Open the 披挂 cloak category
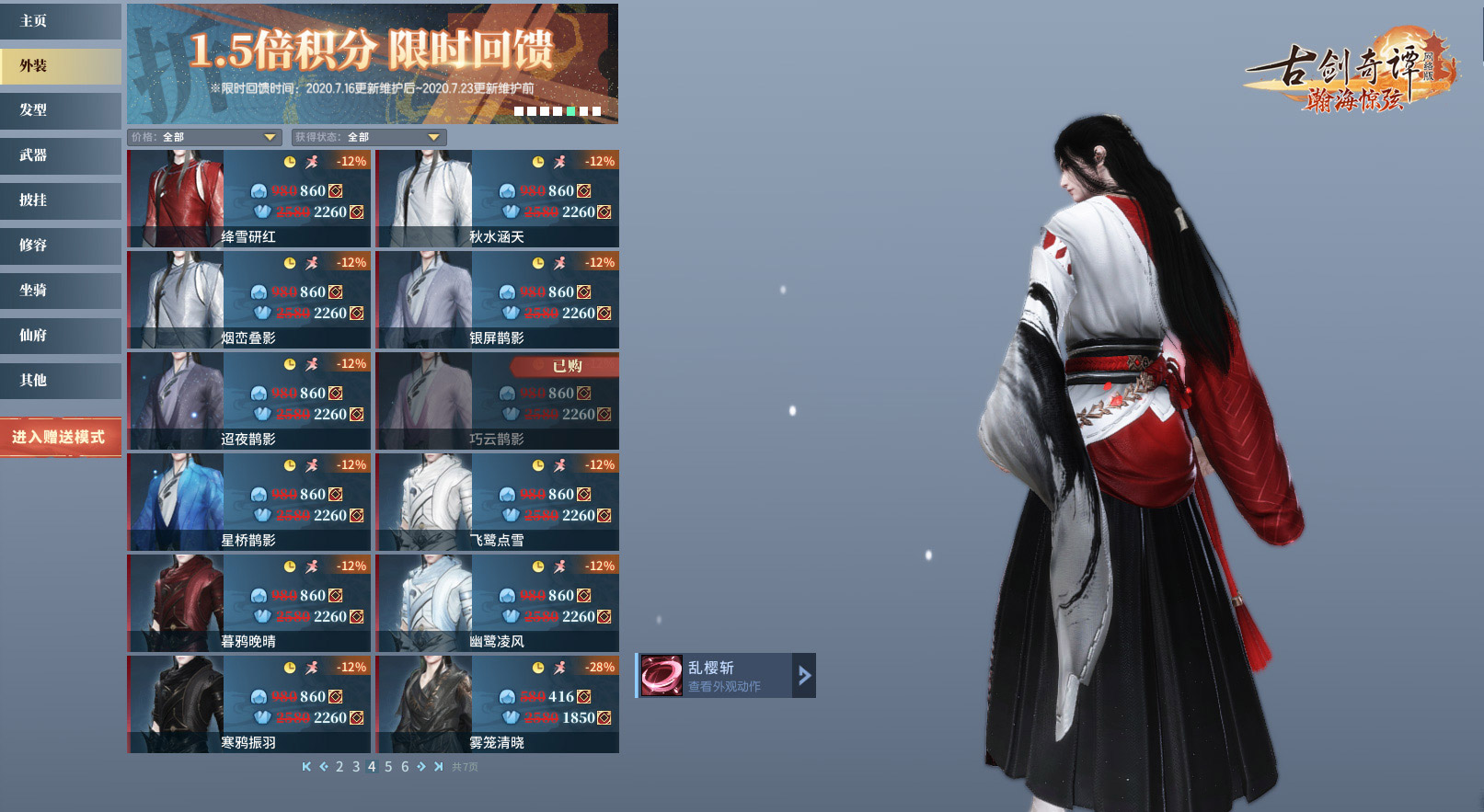This screenshot has height=812, width=1484. click(60, 200)
